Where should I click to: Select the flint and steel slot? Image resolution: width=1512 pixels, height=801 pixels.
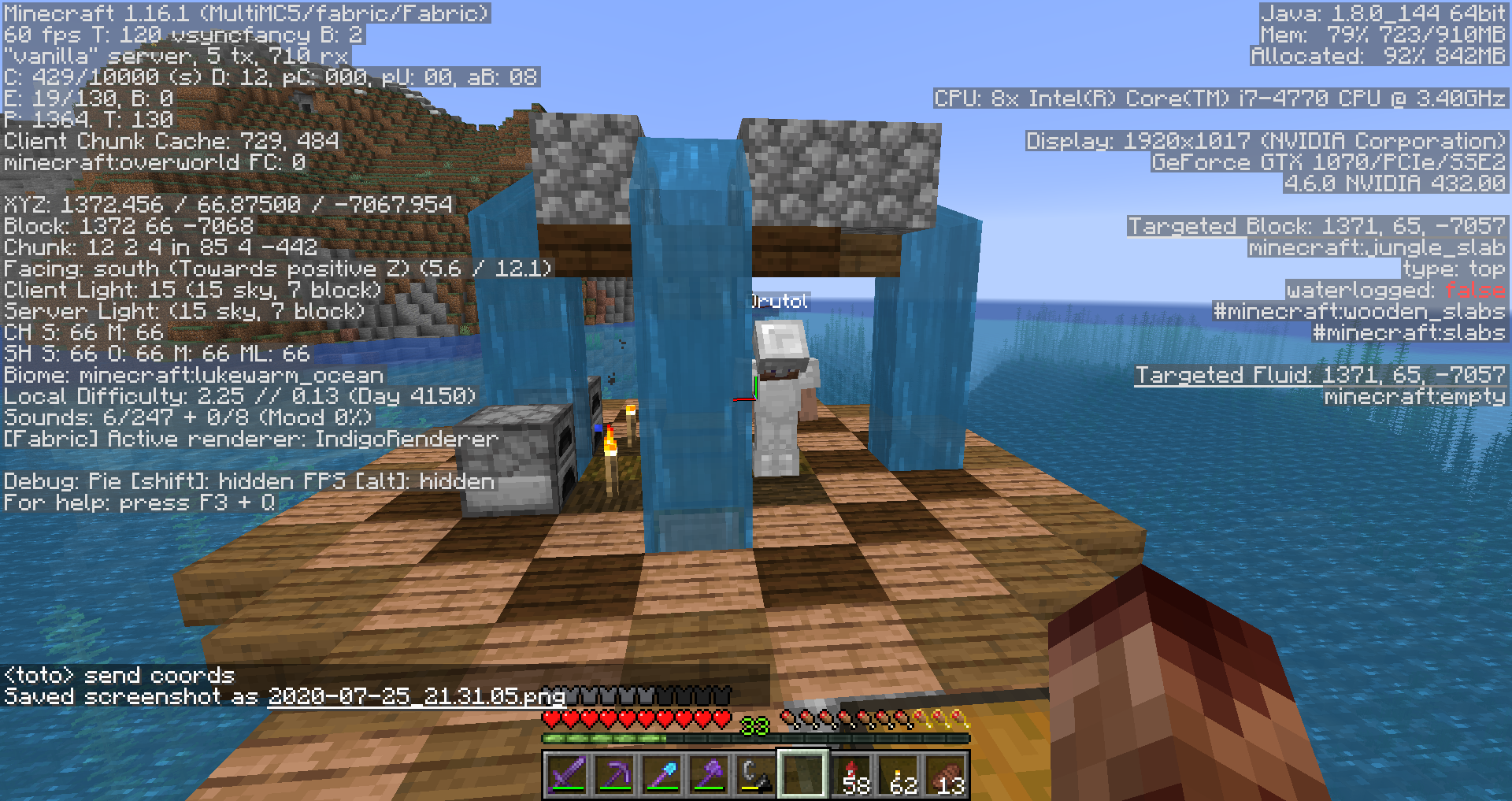coord(756,775)
